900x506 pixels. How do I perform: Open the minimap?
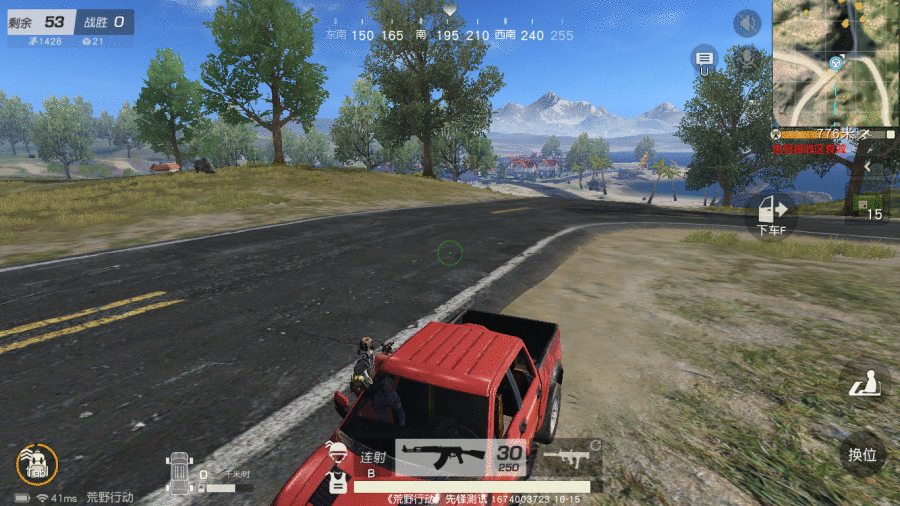pyautogui.click(x=836, y=62)
